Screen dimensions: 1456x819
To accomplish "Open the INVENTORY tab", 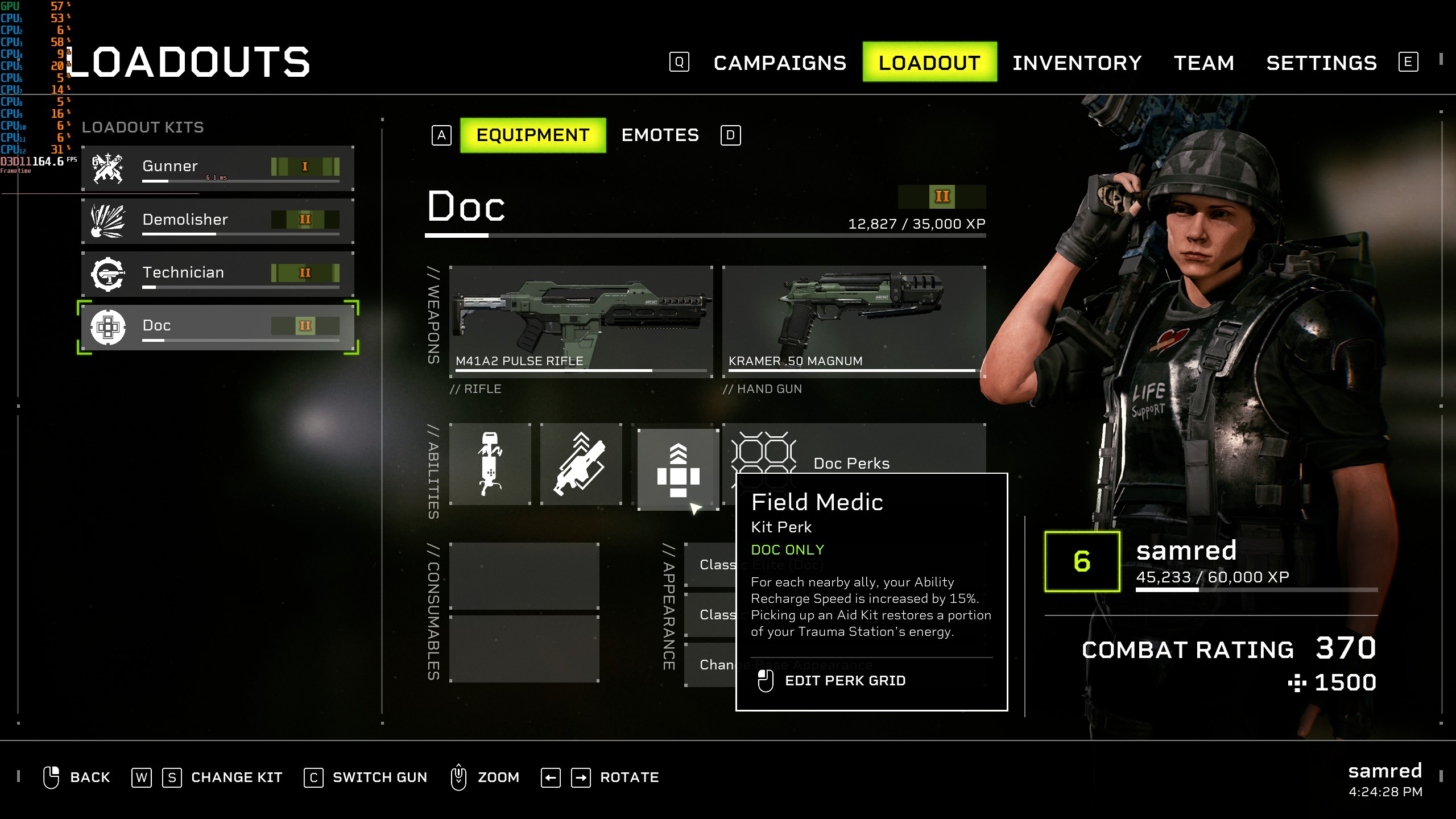I will point(1078,63).
